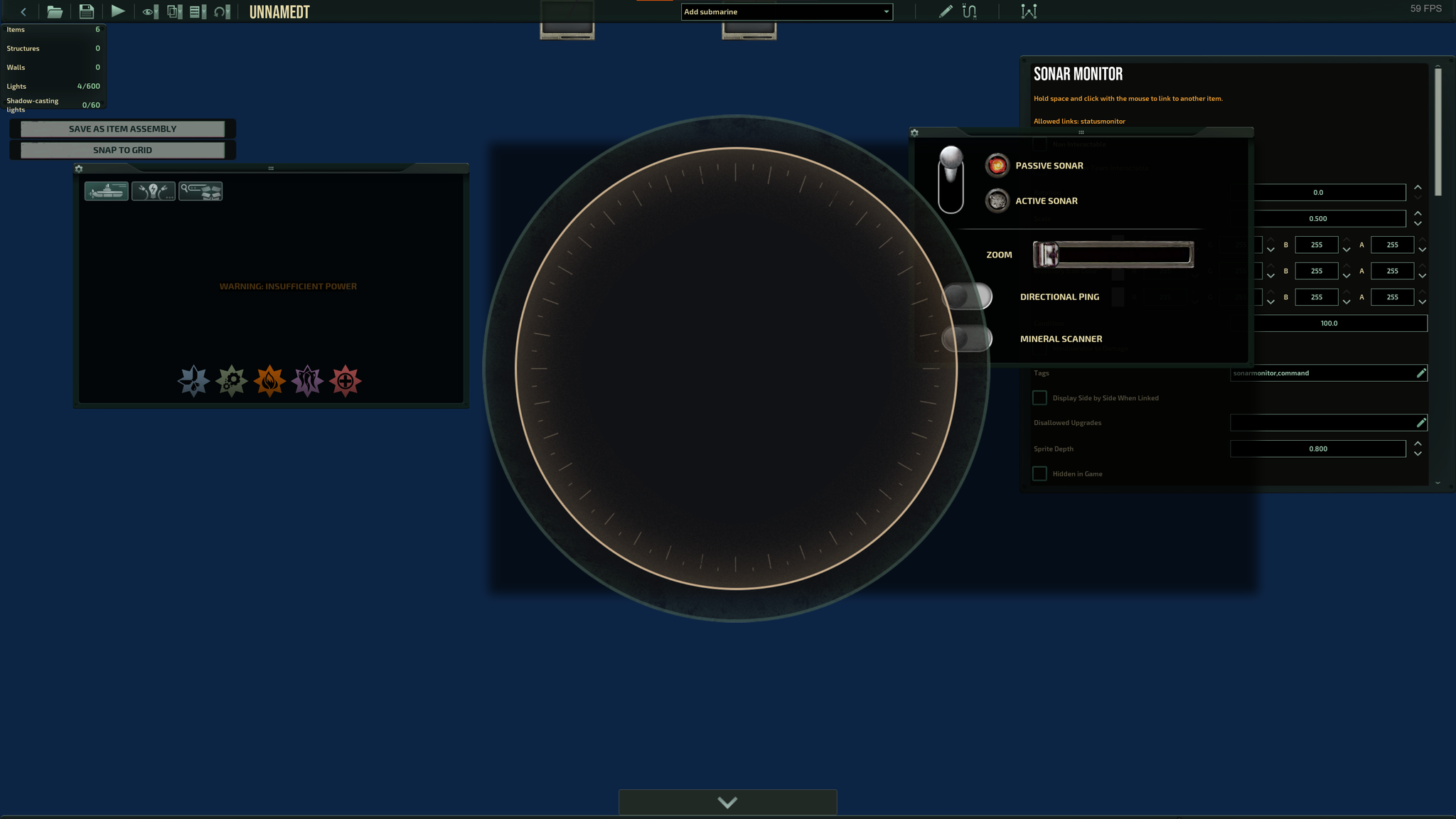Click the wire linking icon in the top toolbar
The image size is (1456, 819).
(x=968, y=11)
